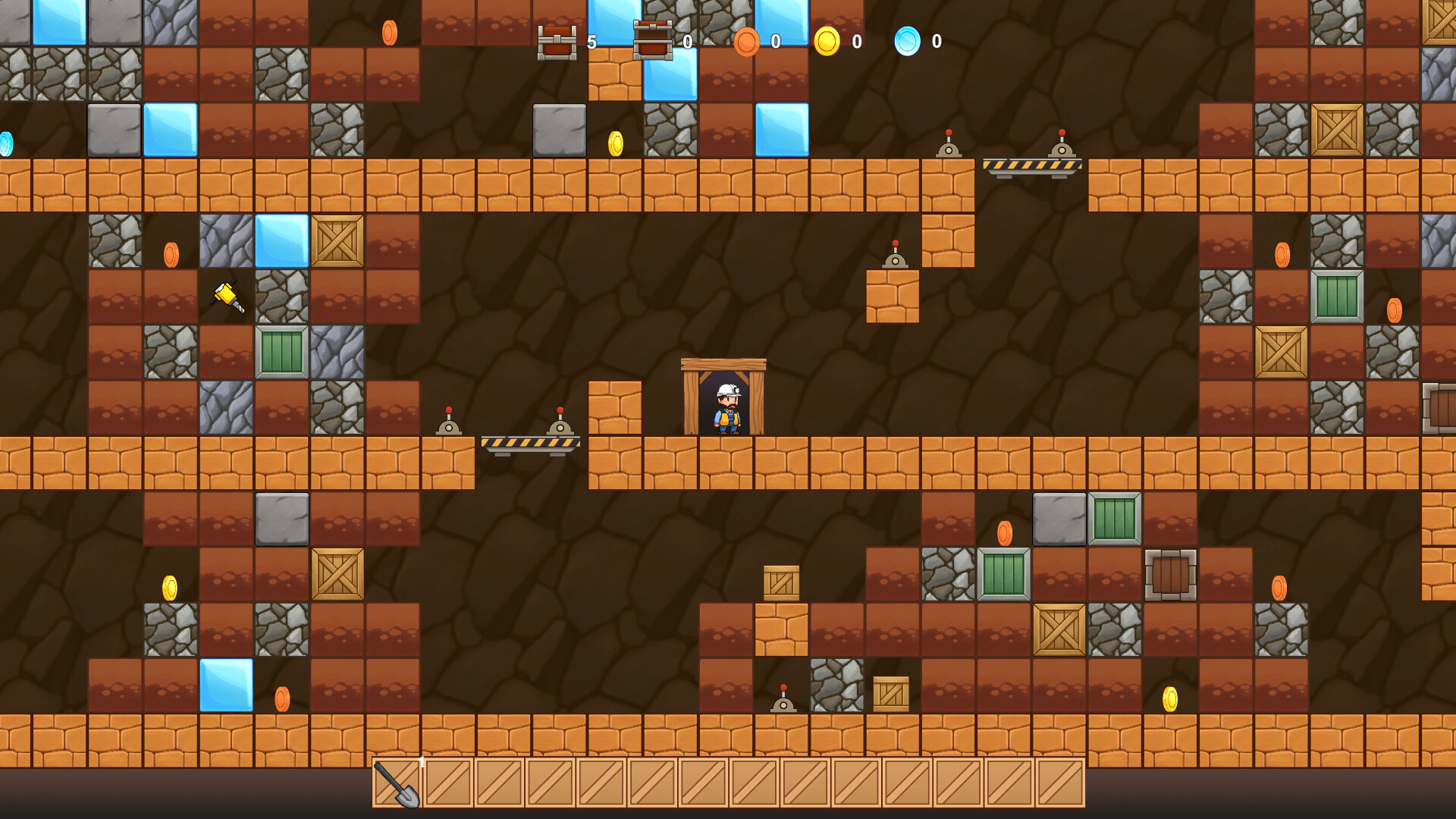Click the gold coin counter icon in HUD

click(x=829, y=42)
